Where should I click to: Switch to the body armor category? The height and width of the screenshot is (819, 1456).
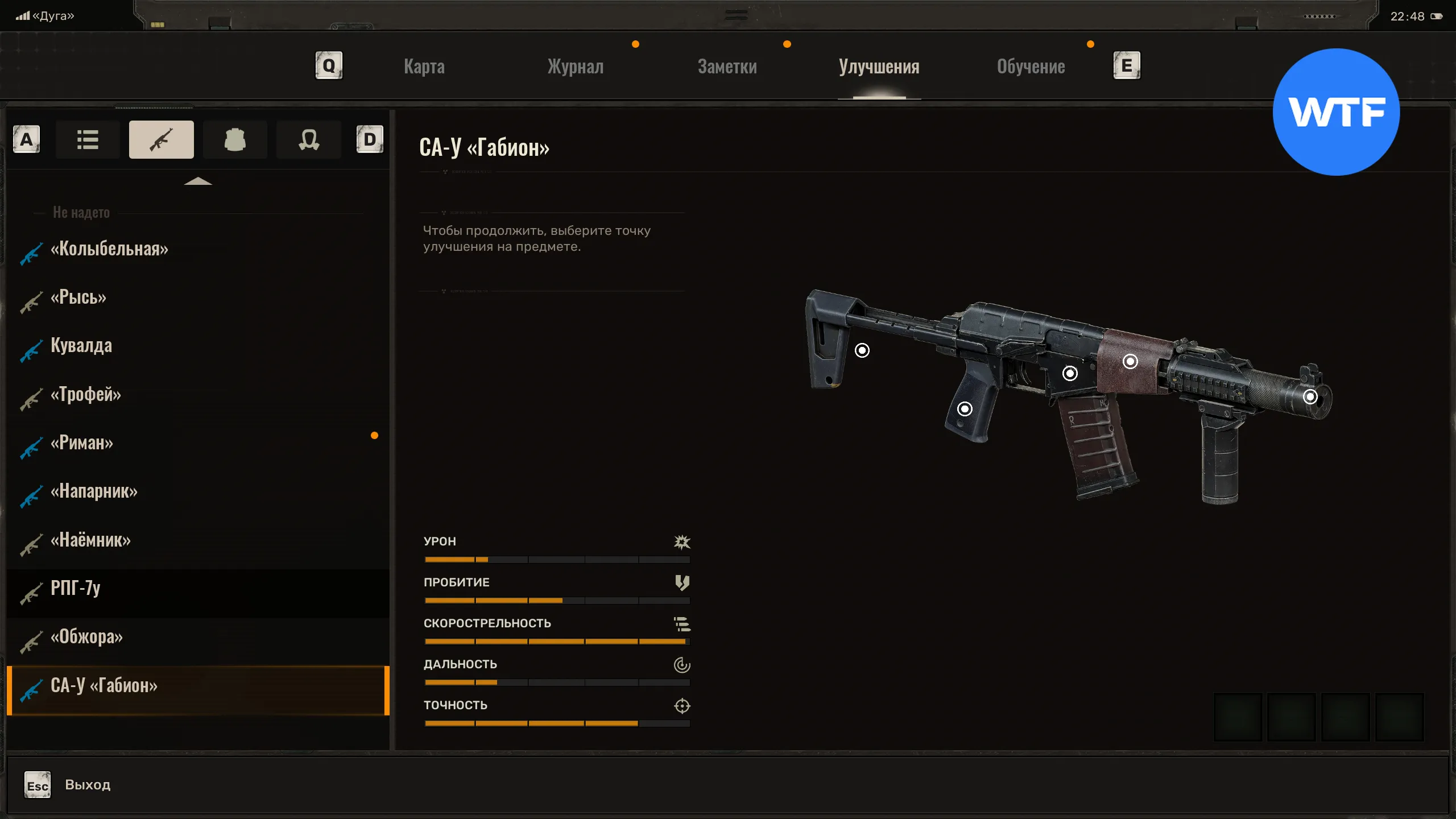pyautogui.click(x=235, y=139)
